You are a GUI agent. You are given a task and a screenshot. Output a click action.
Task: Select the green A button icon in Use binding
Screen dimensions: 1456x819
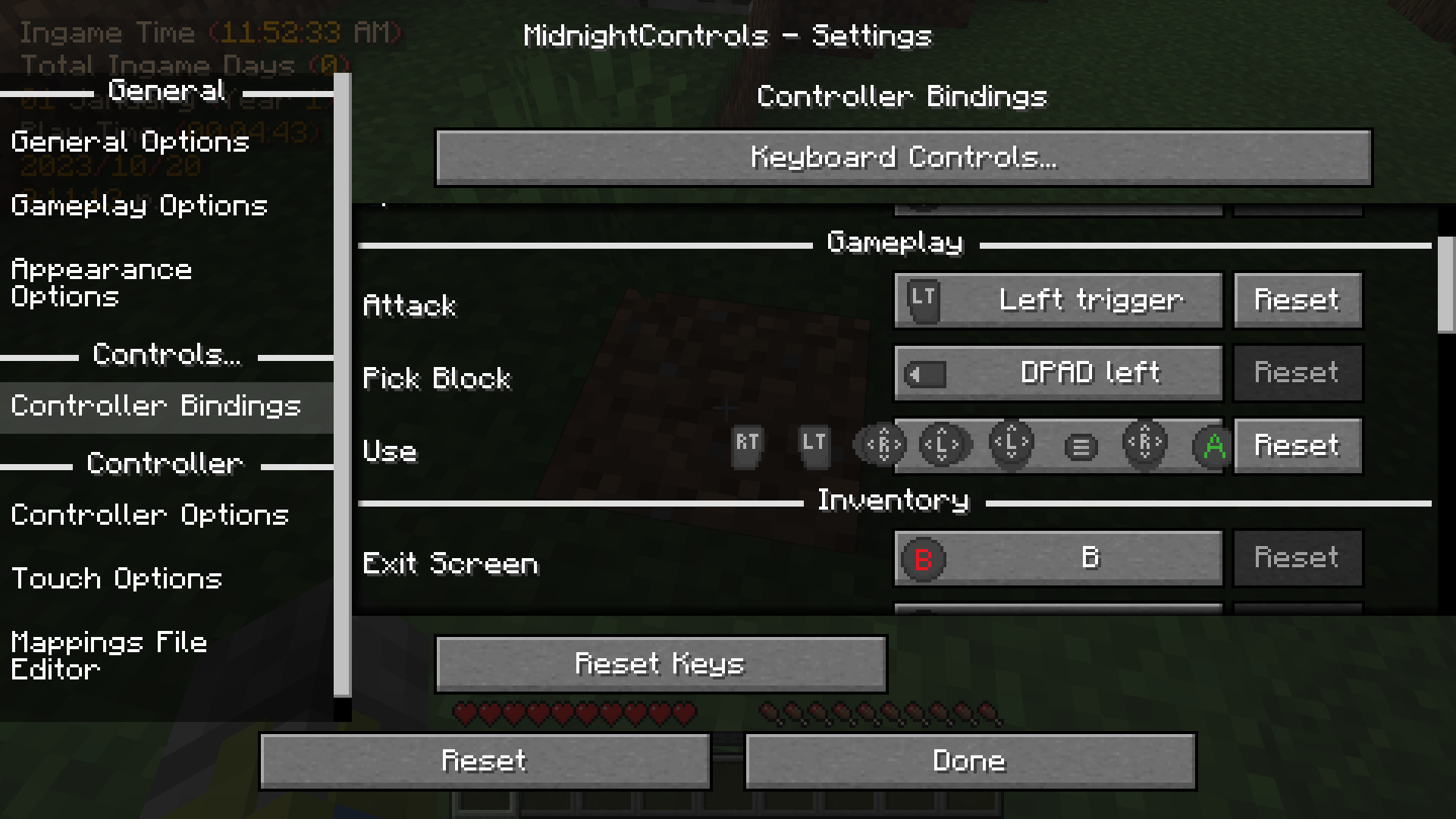(x=1213, y=447)
